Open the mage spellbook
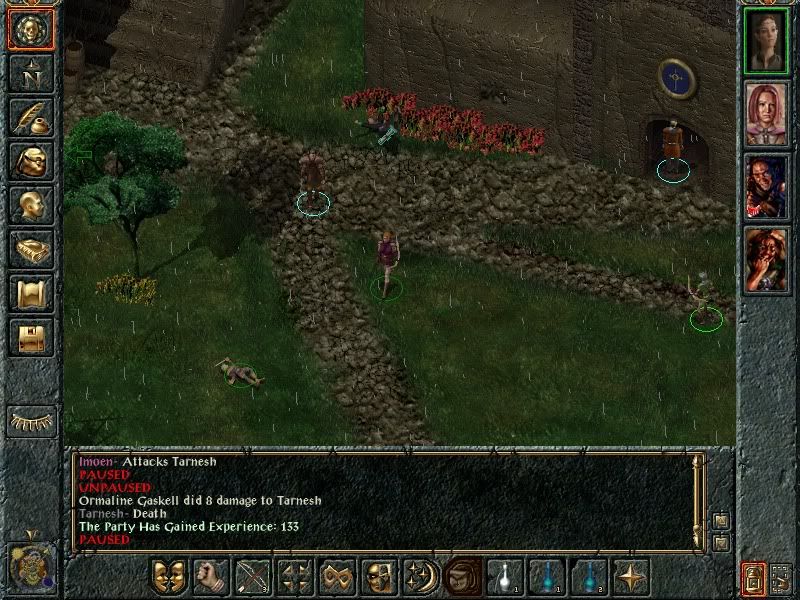This screenshot has height=600, width=800. click(x=31, y=249)
